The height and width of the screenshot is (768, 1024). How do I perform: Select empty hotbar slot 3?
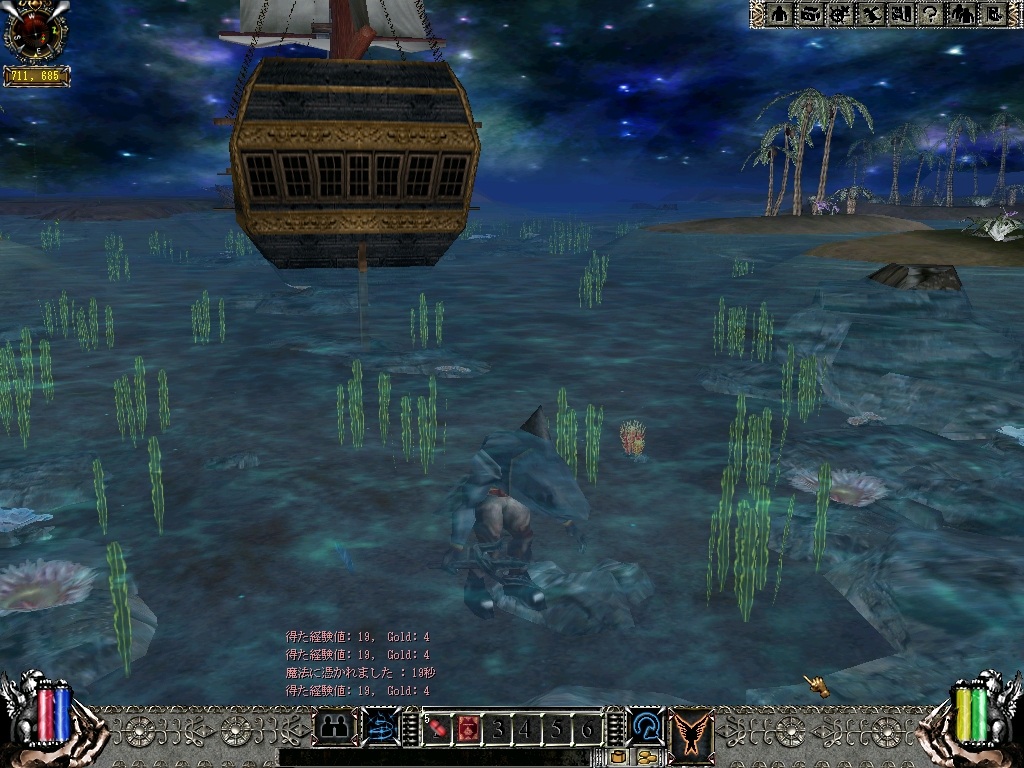[x=497, y=730]
